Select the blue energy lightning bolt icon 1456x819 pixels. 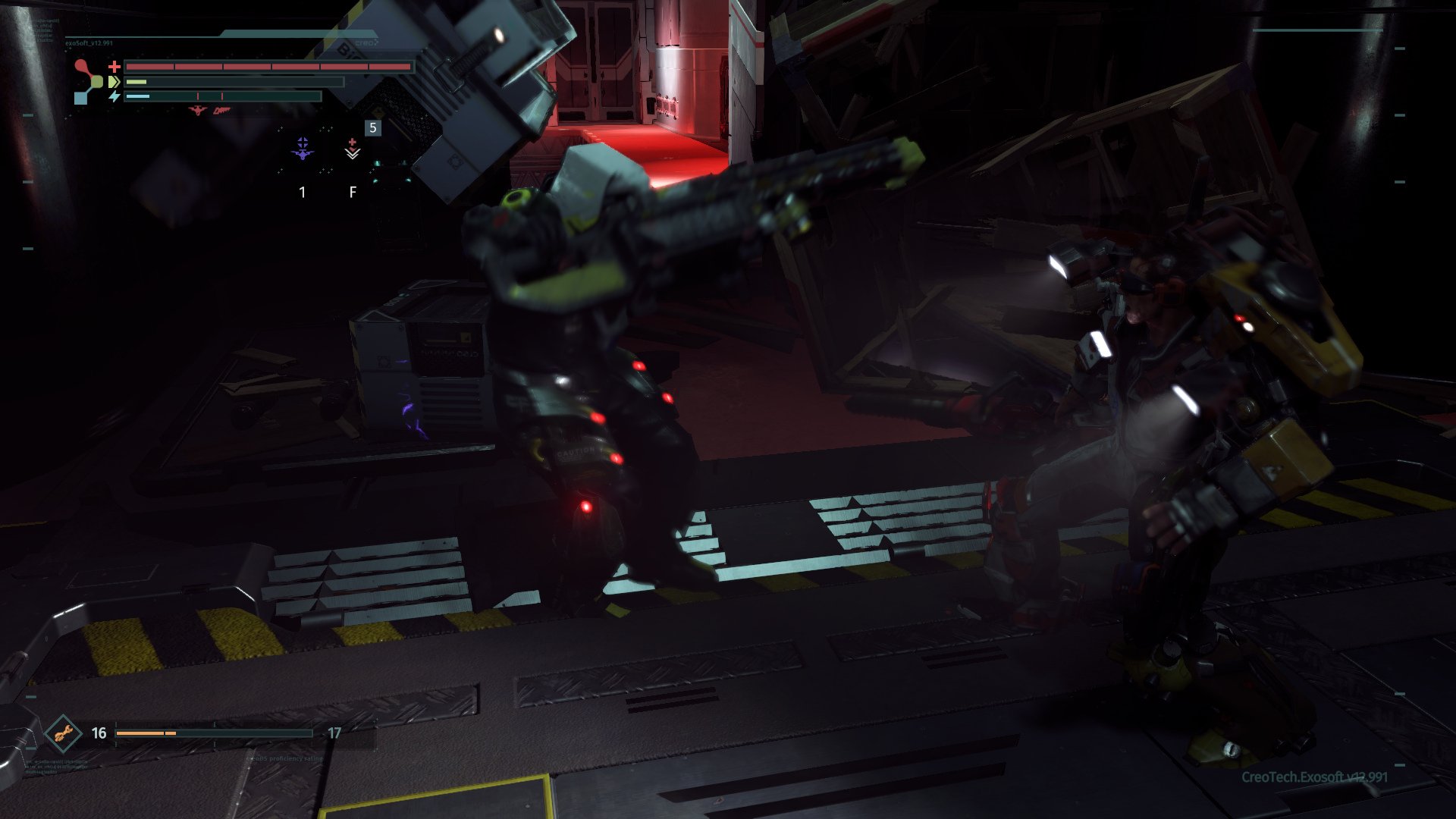[x=115, y=96]
